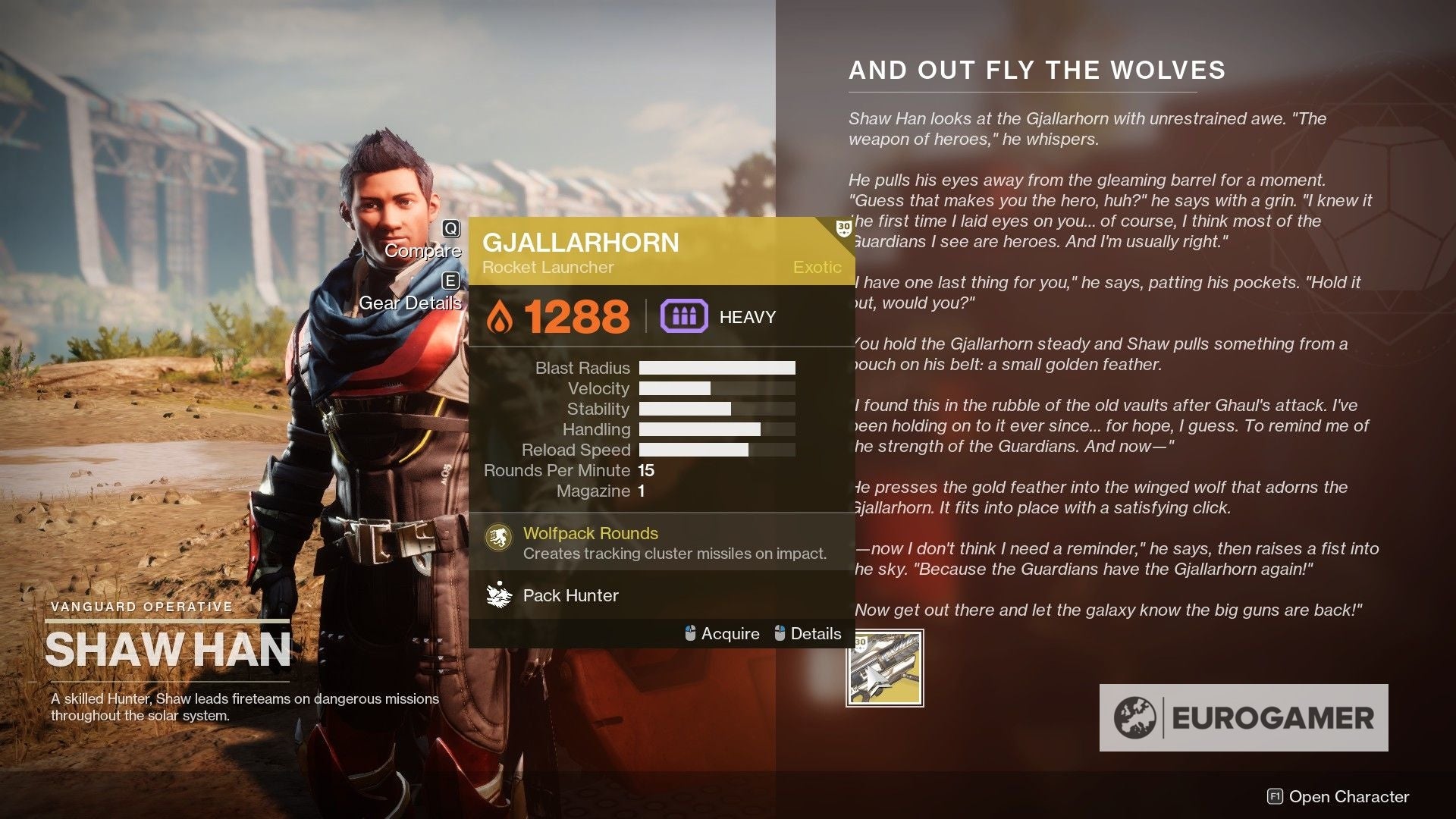Click the Exotic rarity label on the card
The height and width of the screenshot is (819, 1456).
point(817,267)
